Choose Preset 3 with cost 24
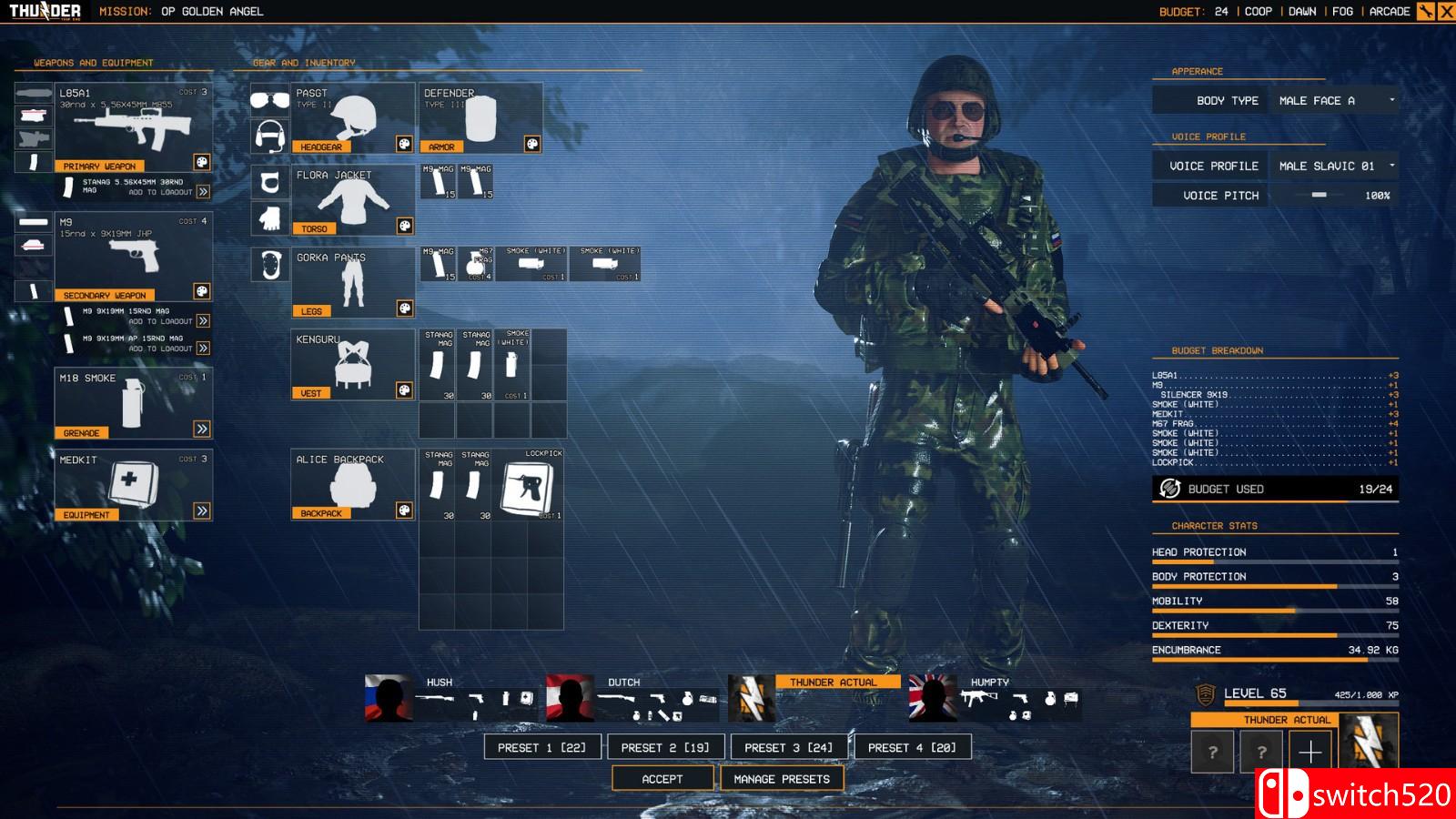The image size is (1456, 819). [x=788, y=747]
